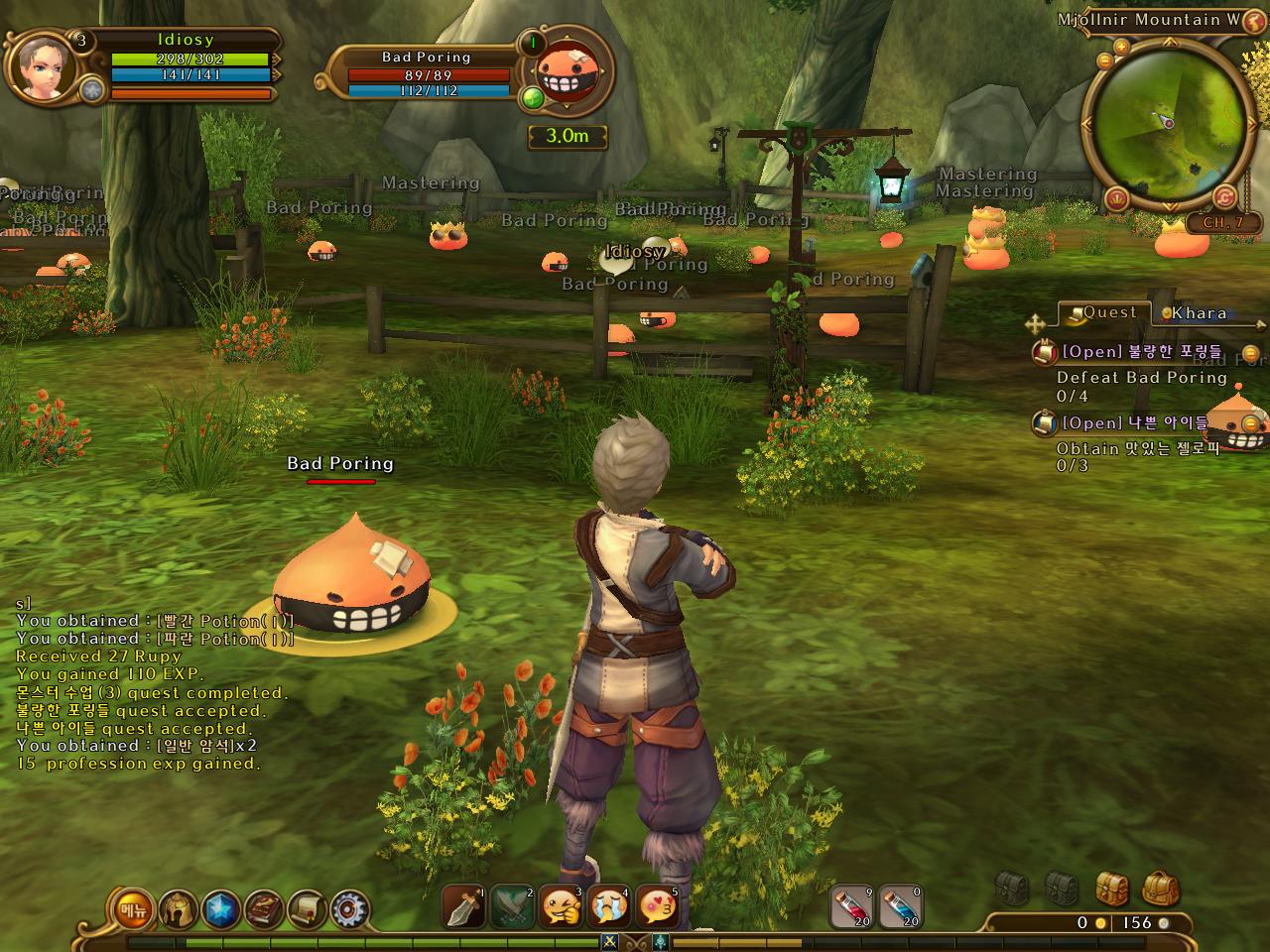Image resolution: width=1270 pixels, height=952 pixels.
Task: Zoom in the minimap with plus button
Action: point(1121,47)
